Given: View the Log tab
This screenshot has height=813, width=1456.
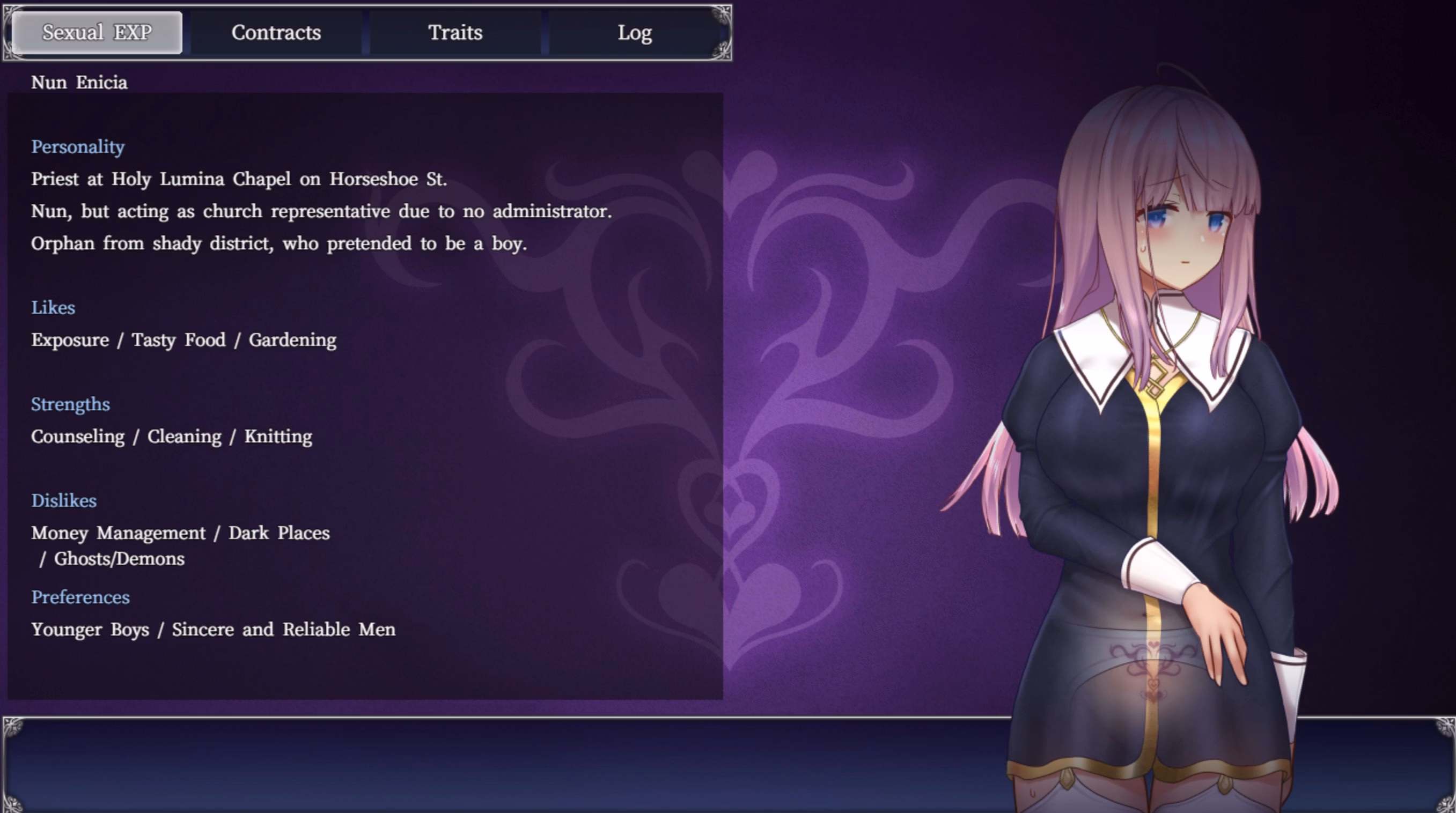Looking at the screenshot, I should [x=635, y=32].
